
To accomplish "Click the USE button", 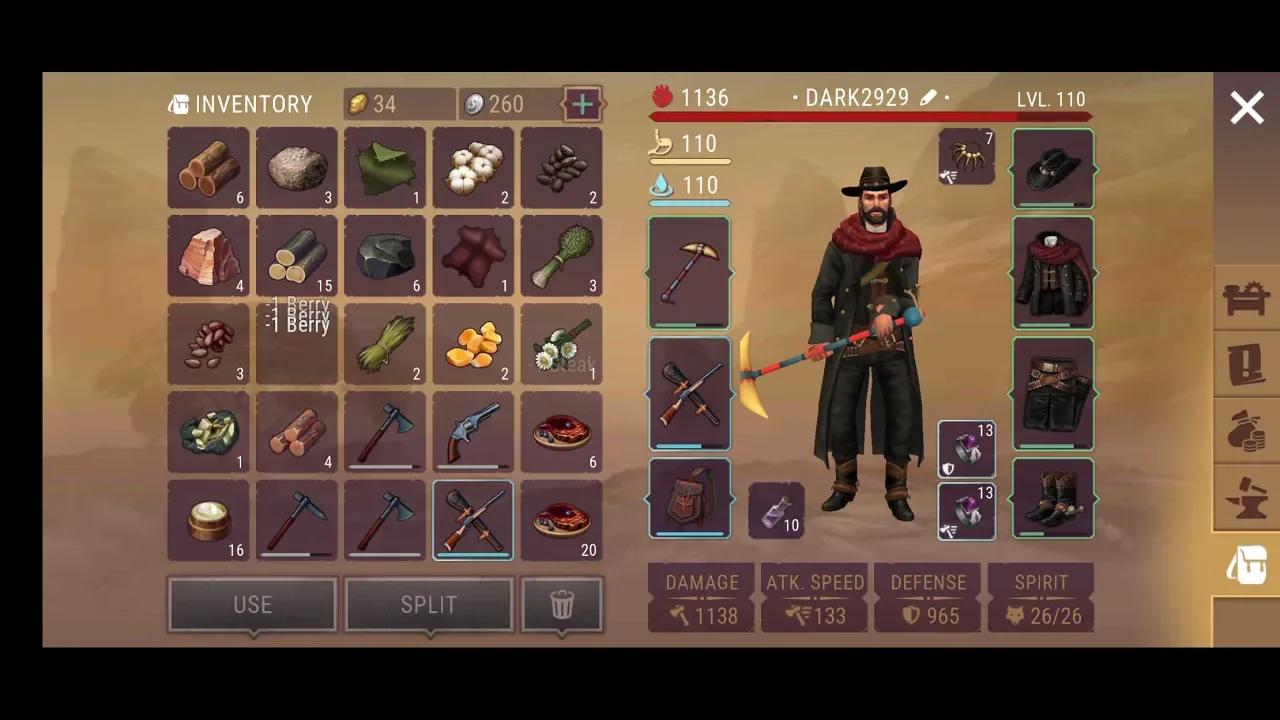I will (x=252, y=604).
